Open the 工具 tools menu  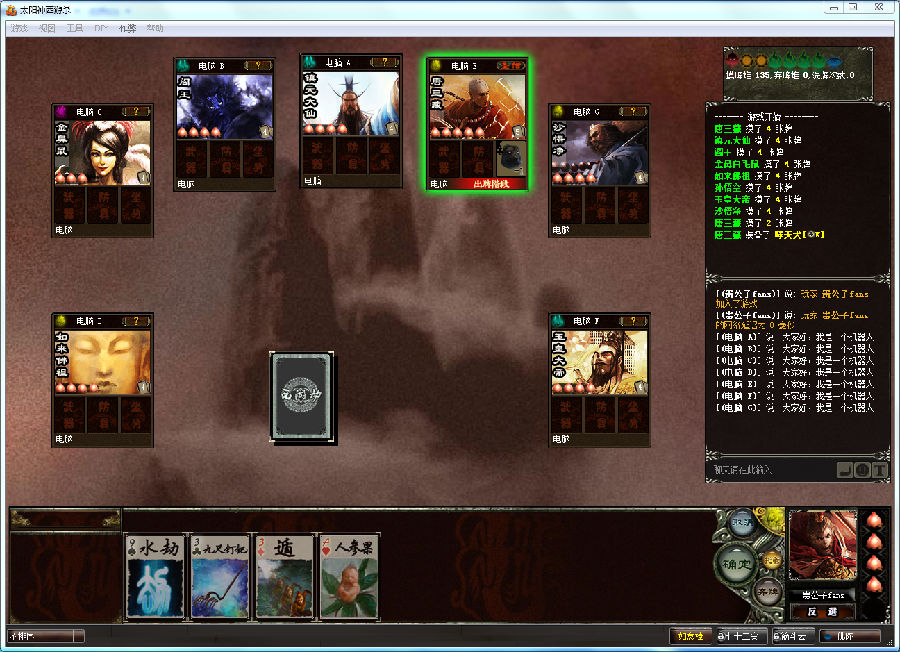tap(74, 28)
